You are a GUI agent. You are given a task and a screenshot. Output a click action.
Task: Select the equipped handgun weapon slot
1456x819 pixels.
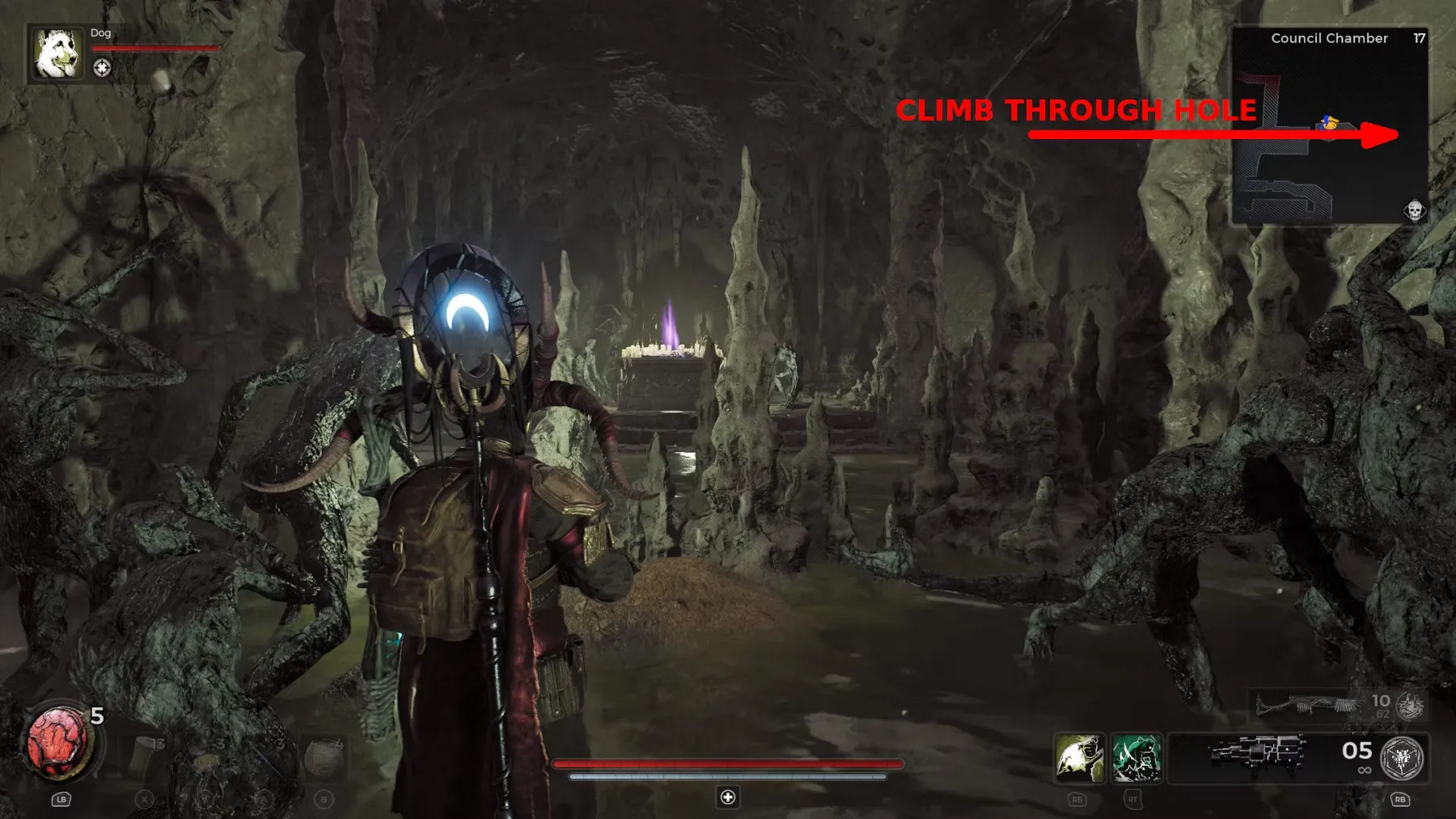(x=1258, y=754)
